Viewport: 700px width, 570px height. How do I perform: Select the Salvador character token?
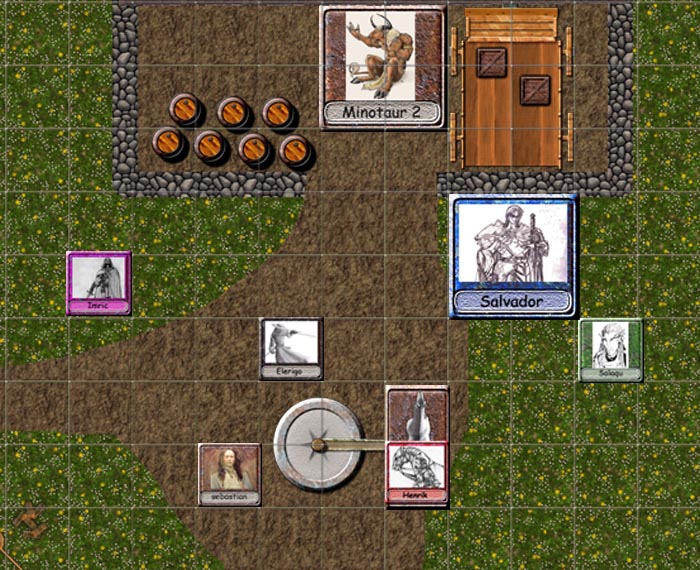pyautogui.click(x=513, y=256)
